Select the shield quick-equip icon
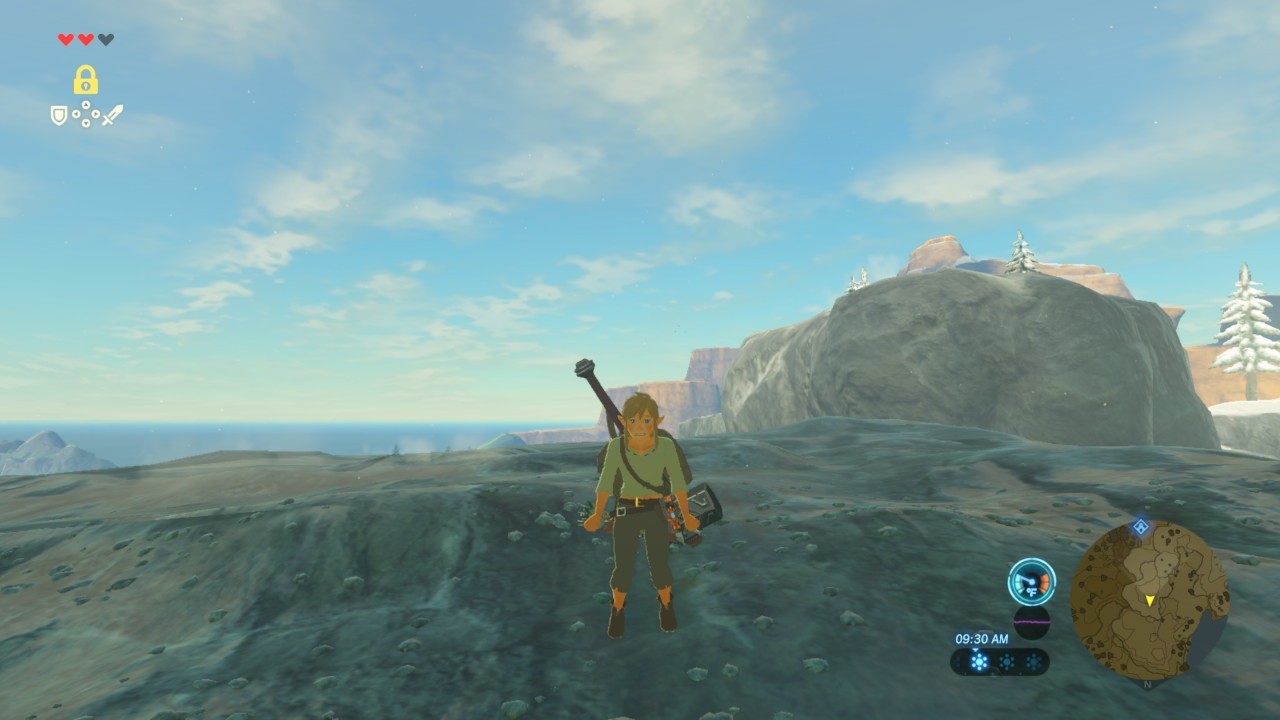This screenshot has width=1280, height=720. [x=59, y=115]
